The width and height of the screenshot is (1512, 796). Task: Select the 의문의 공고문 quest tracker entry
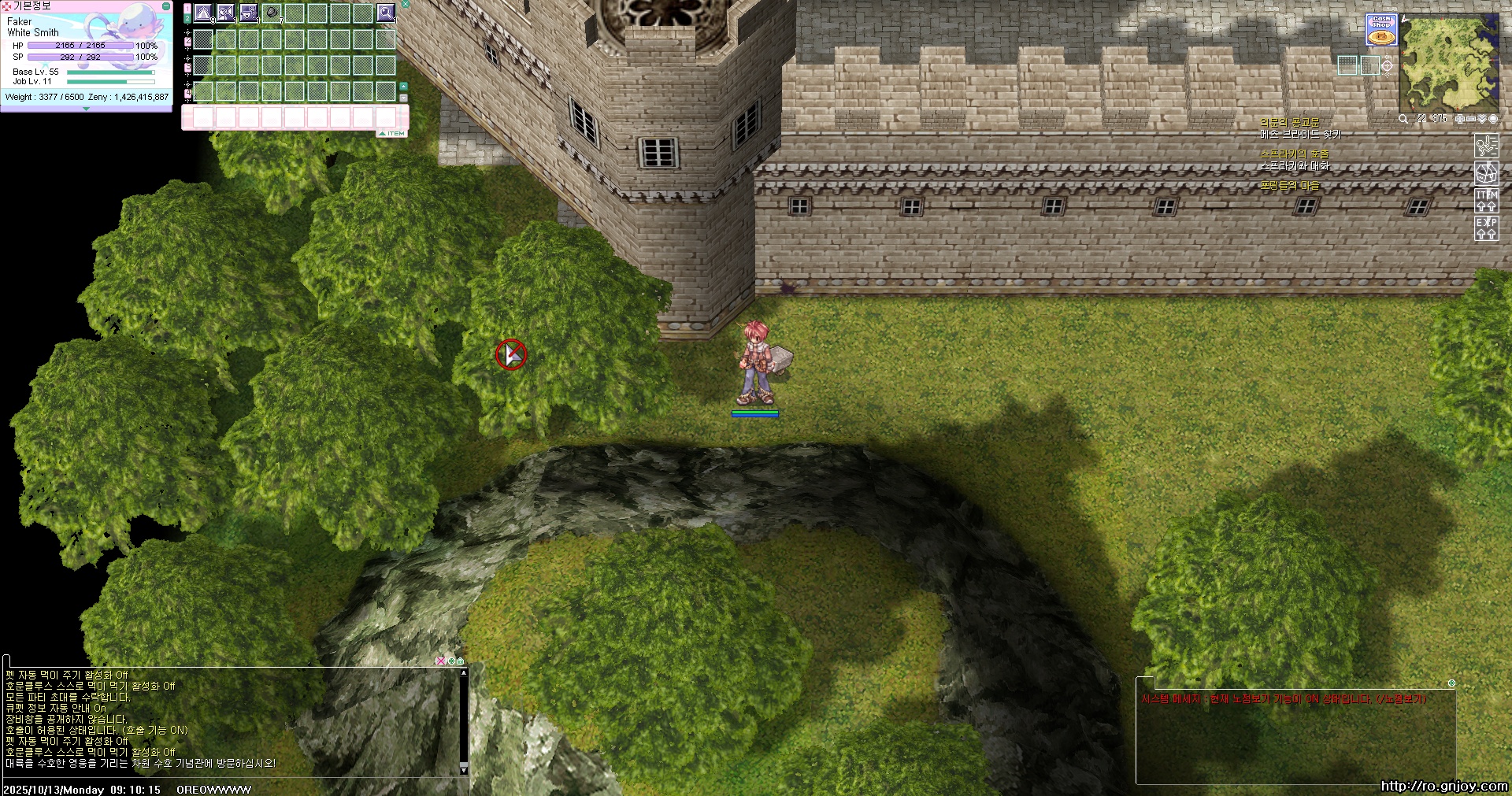coord(1289,123)
